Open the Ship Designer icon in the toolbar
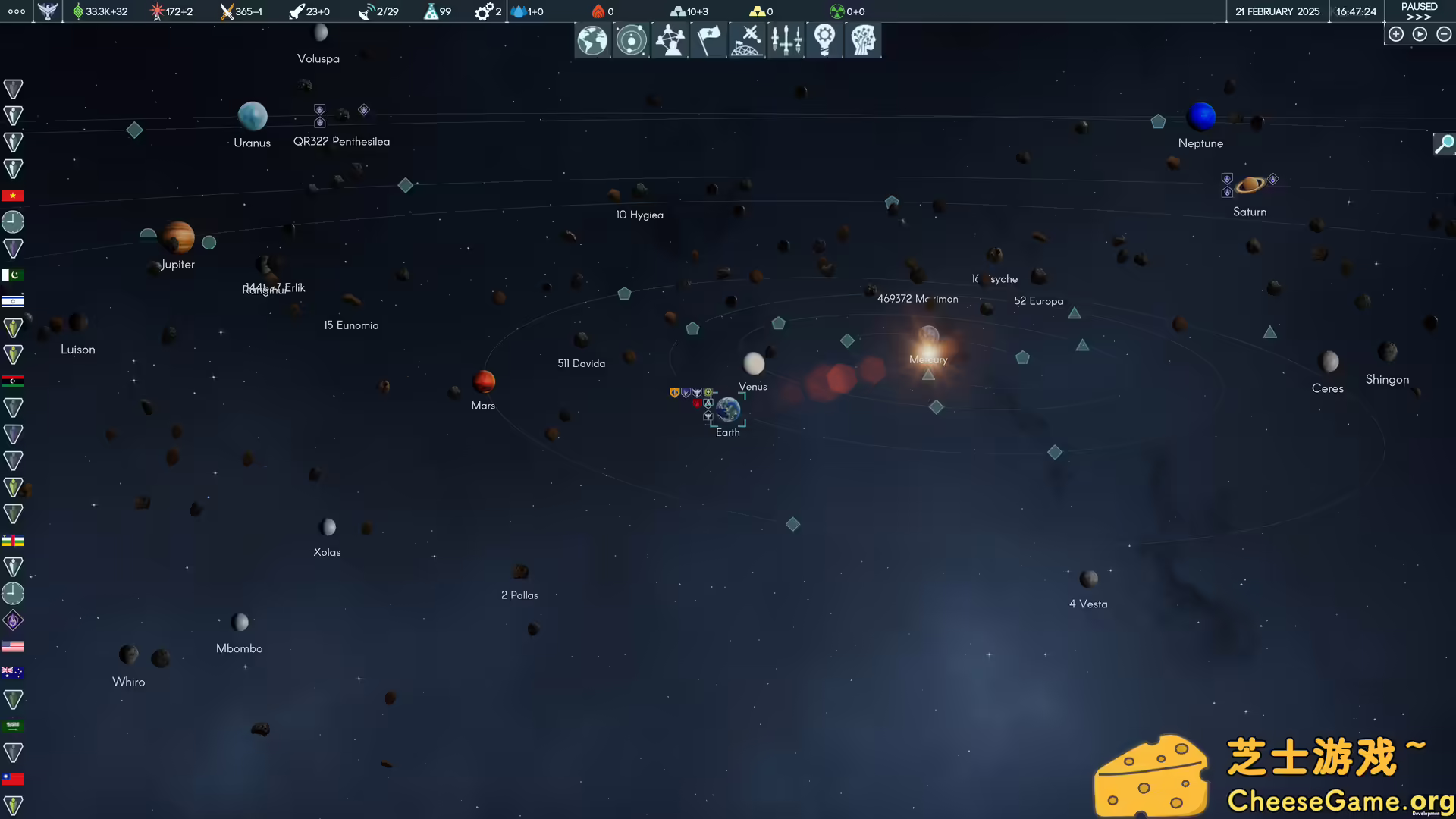The height and width of the screenshot is (819, 1456). coord(786,40)
